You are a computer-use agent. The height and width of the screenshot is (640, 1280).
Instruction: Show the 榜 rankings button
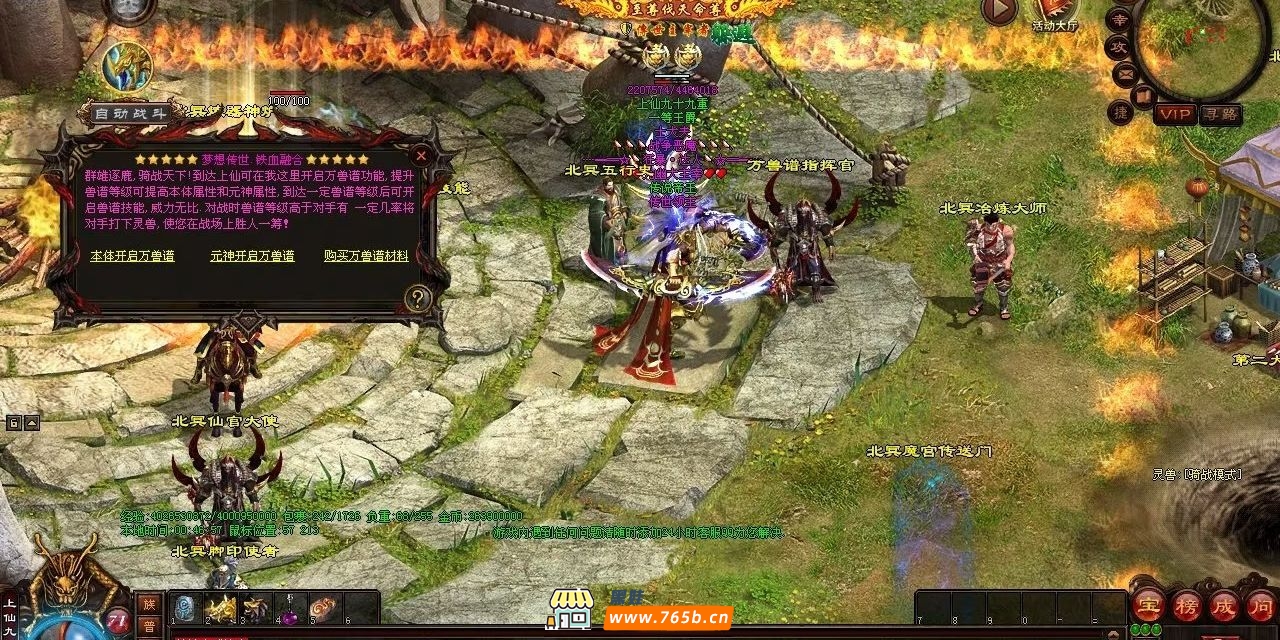pyautogui.click(x=1185, y=605)
